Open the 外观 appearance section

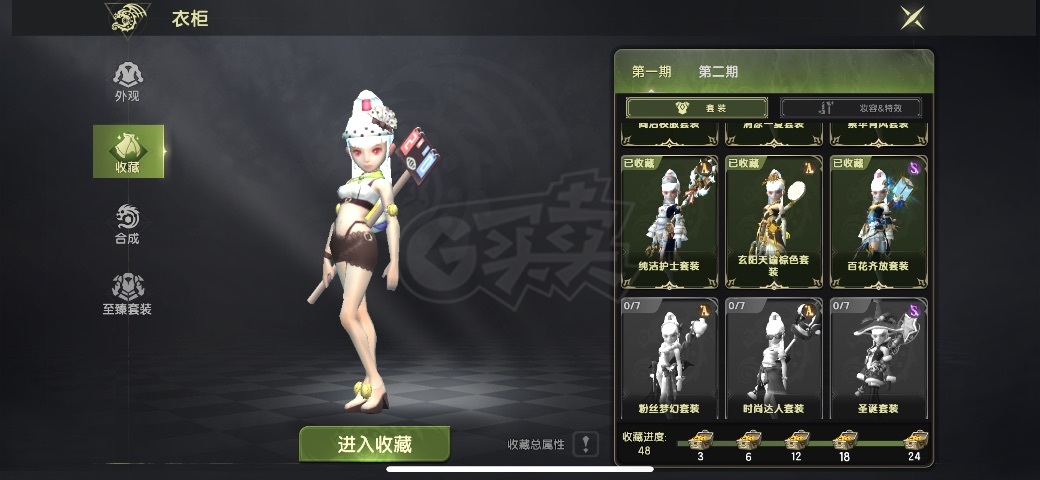pyautogui.click(x=127, y=80)
